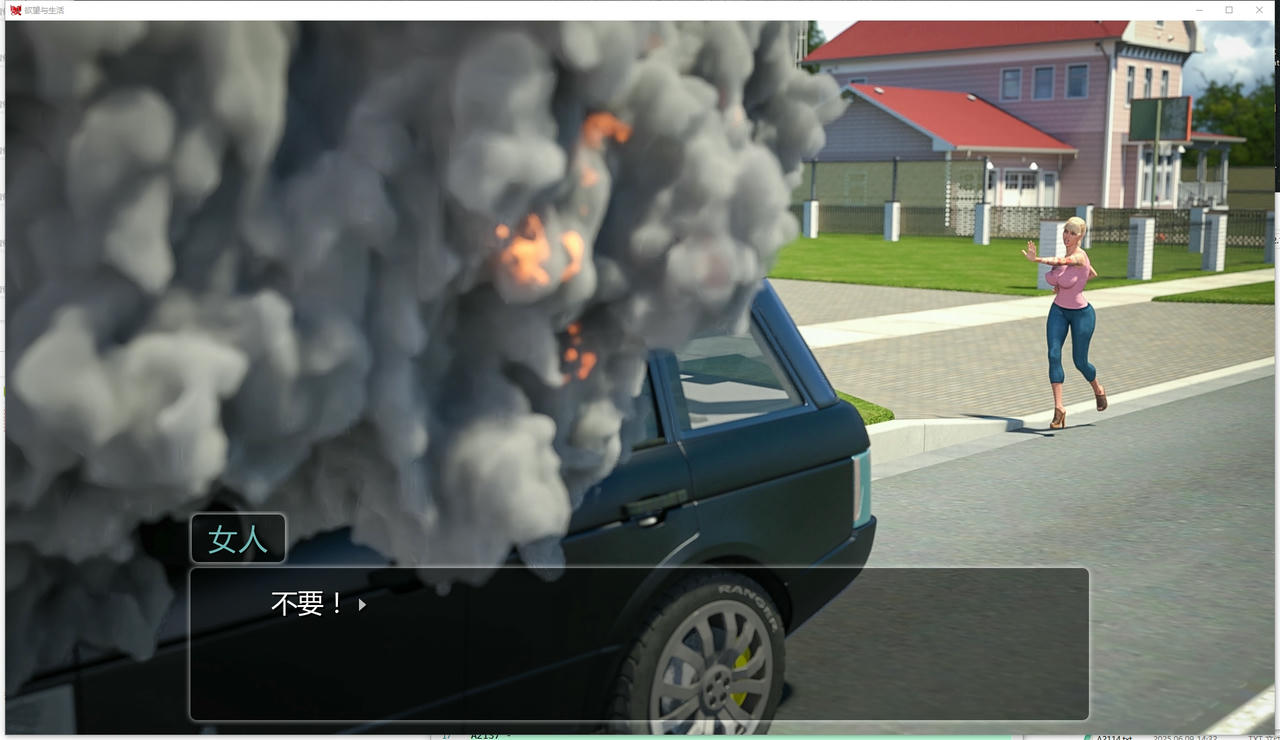Minimize the game window
1280x740 pixels.
point(1200,10)
